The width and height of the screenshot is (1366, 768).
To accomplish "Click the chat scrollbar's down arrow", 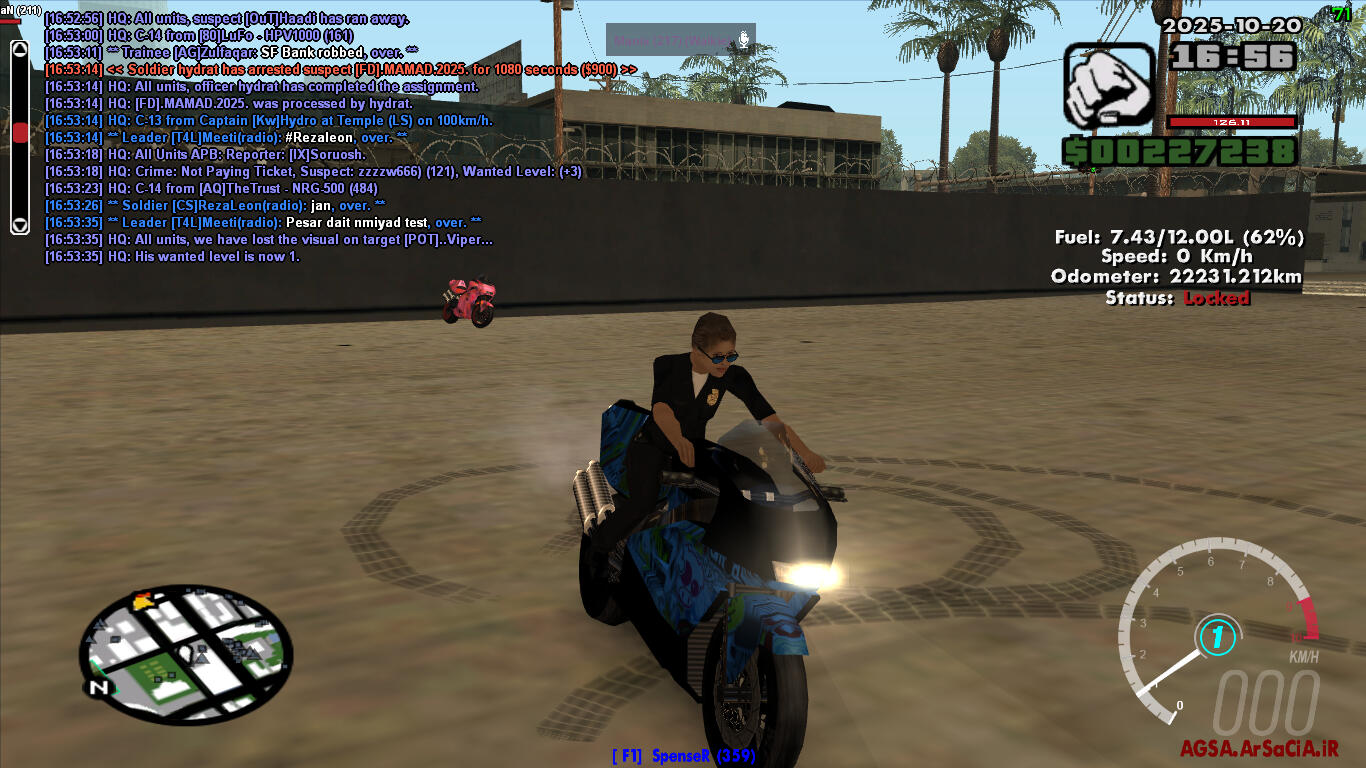I will pos(20,224).
